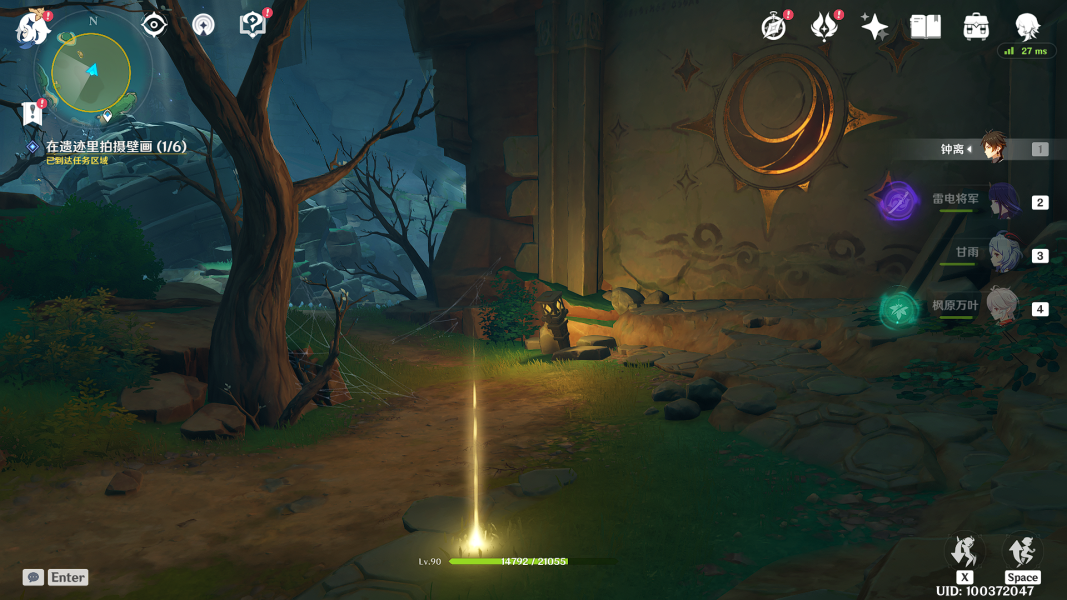Trigger Kazuha's green Anemo burst icon
The height and width of the screenshot is (600, 1067).
click(x=898, y=310)
